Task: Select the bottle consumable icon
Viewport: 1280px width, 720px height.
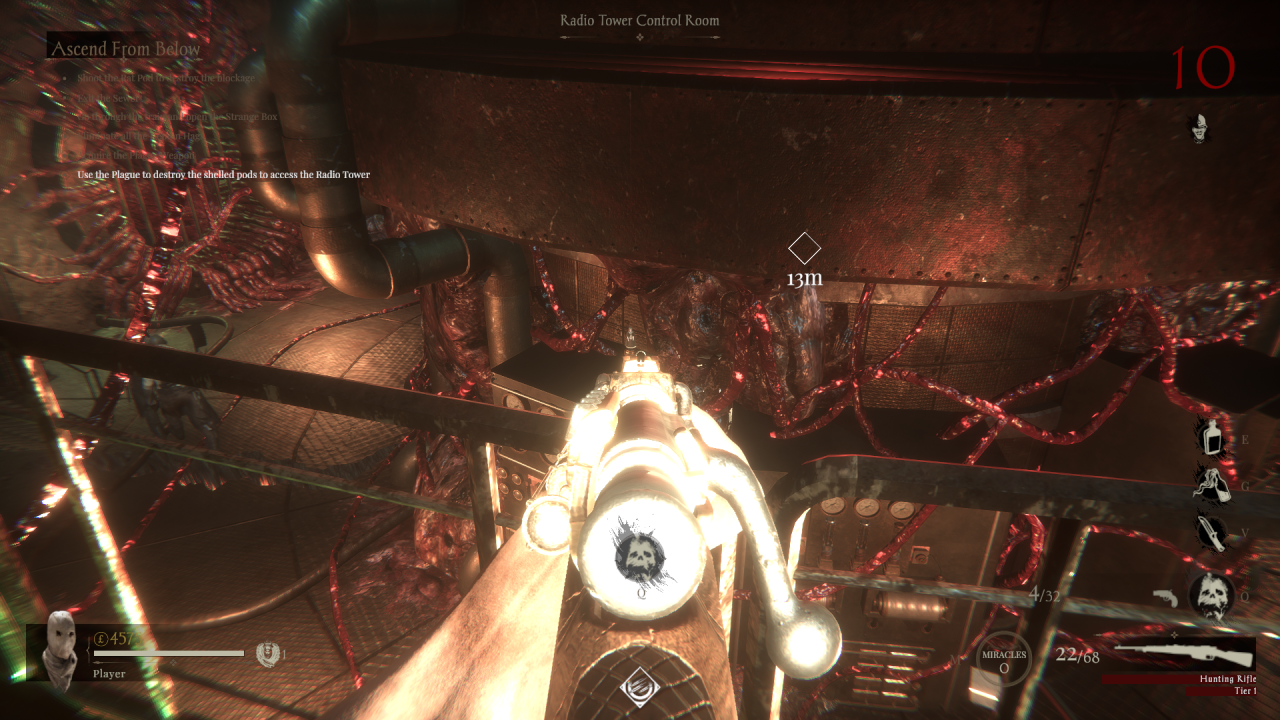Action: tap(1212, 437)
